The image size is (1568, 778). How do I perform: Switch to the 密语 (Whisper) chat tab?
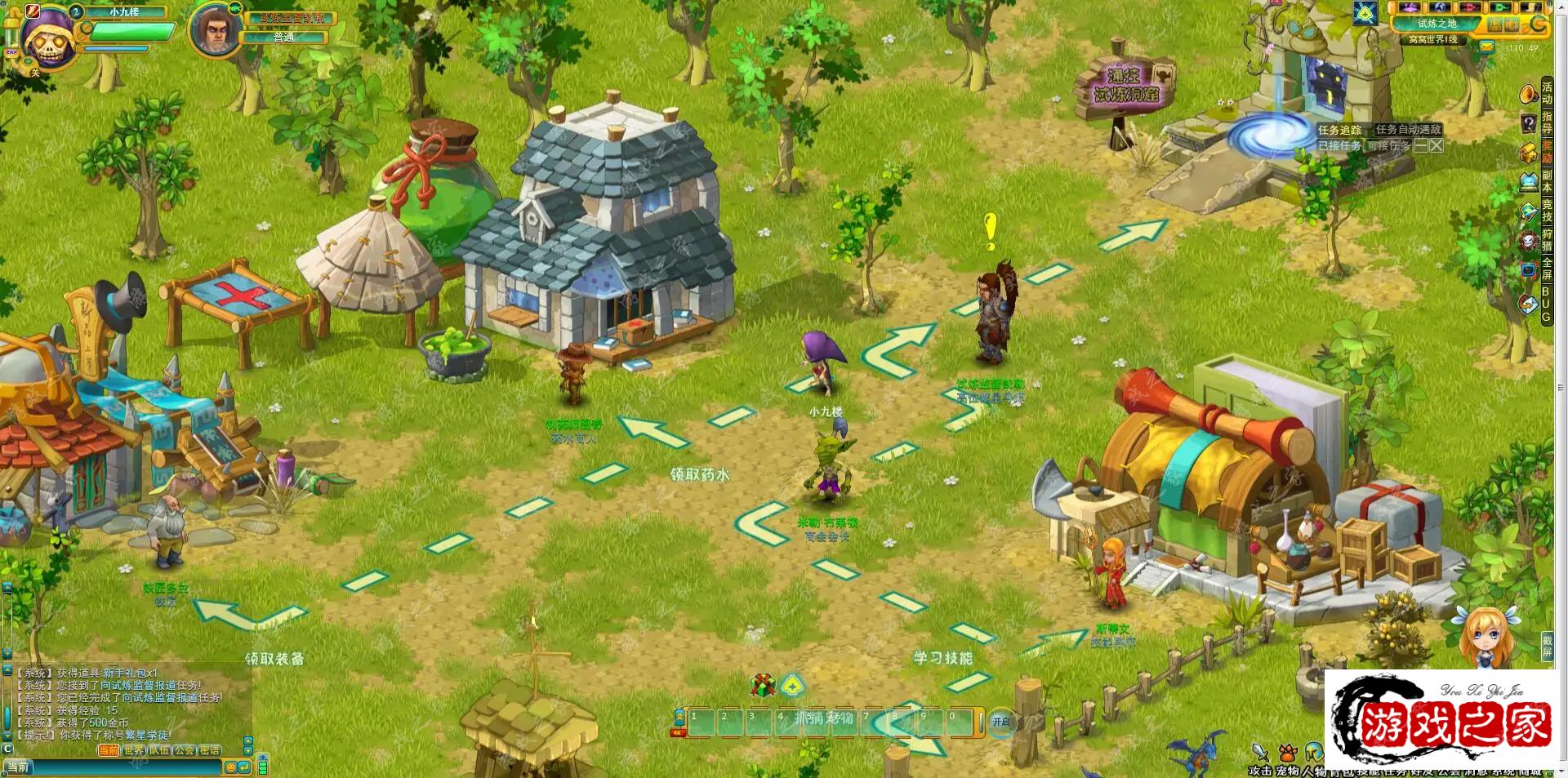coord(210,749)
